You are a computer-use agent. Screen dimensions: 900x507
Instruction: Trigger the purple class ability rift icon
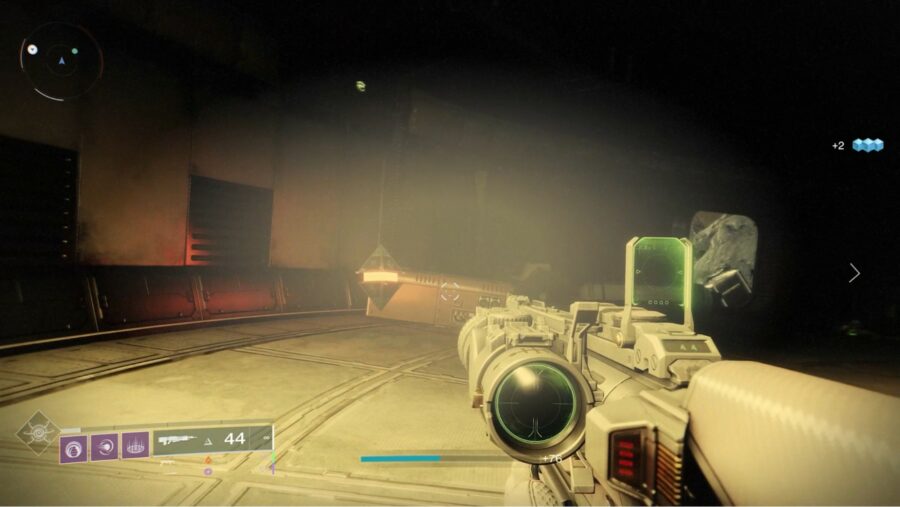point(136,445)
